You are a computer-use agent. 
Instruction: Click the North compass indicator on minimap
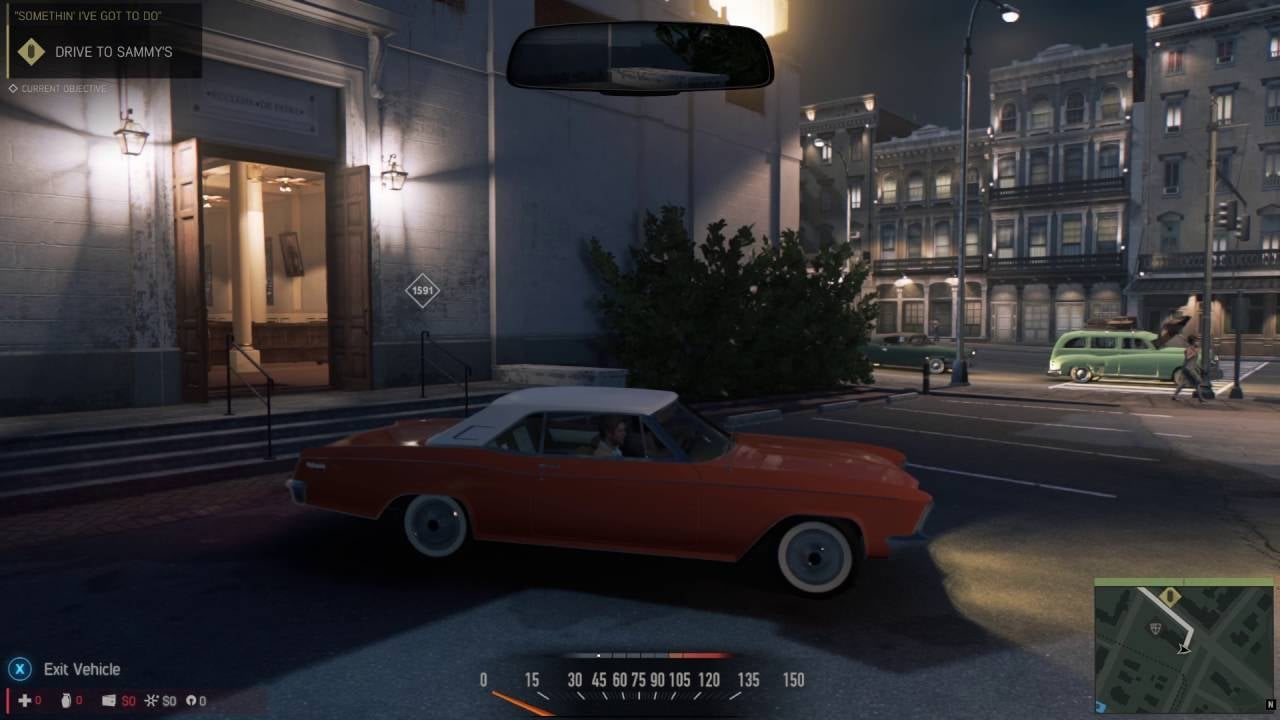tap(1271, 705)
